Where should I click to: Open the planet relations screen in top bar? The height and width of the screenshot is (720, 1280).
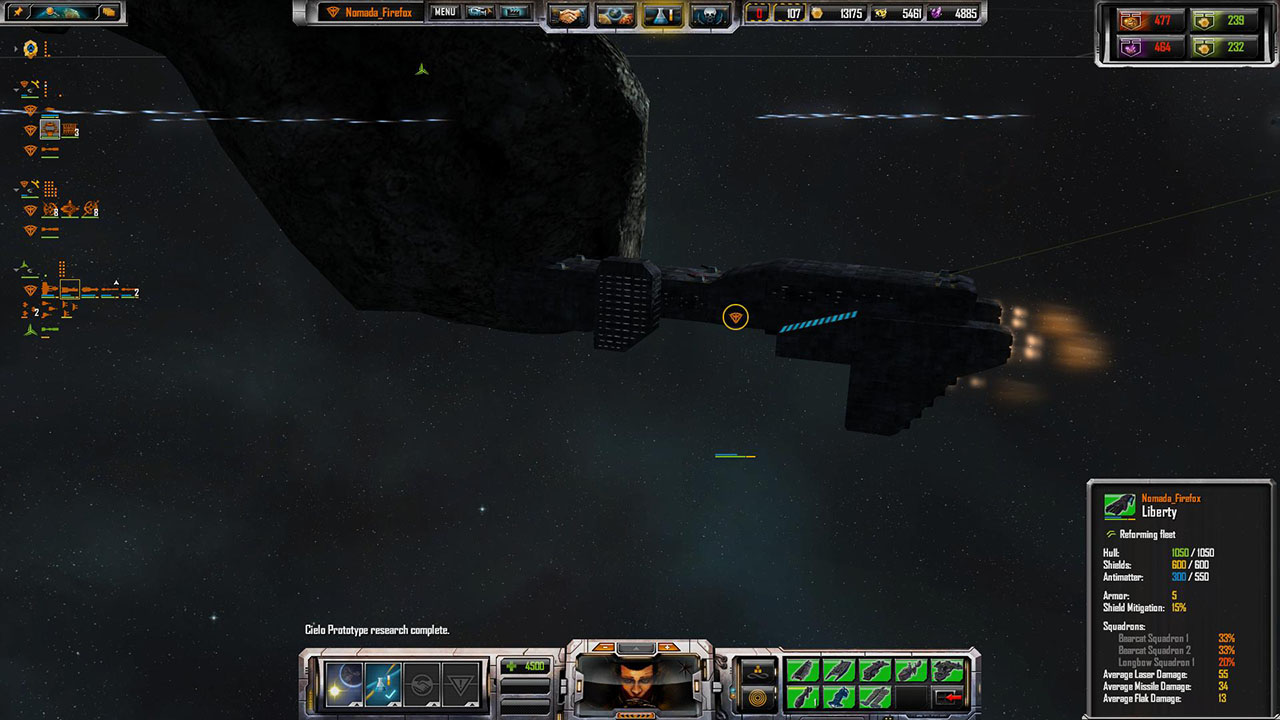616,16
